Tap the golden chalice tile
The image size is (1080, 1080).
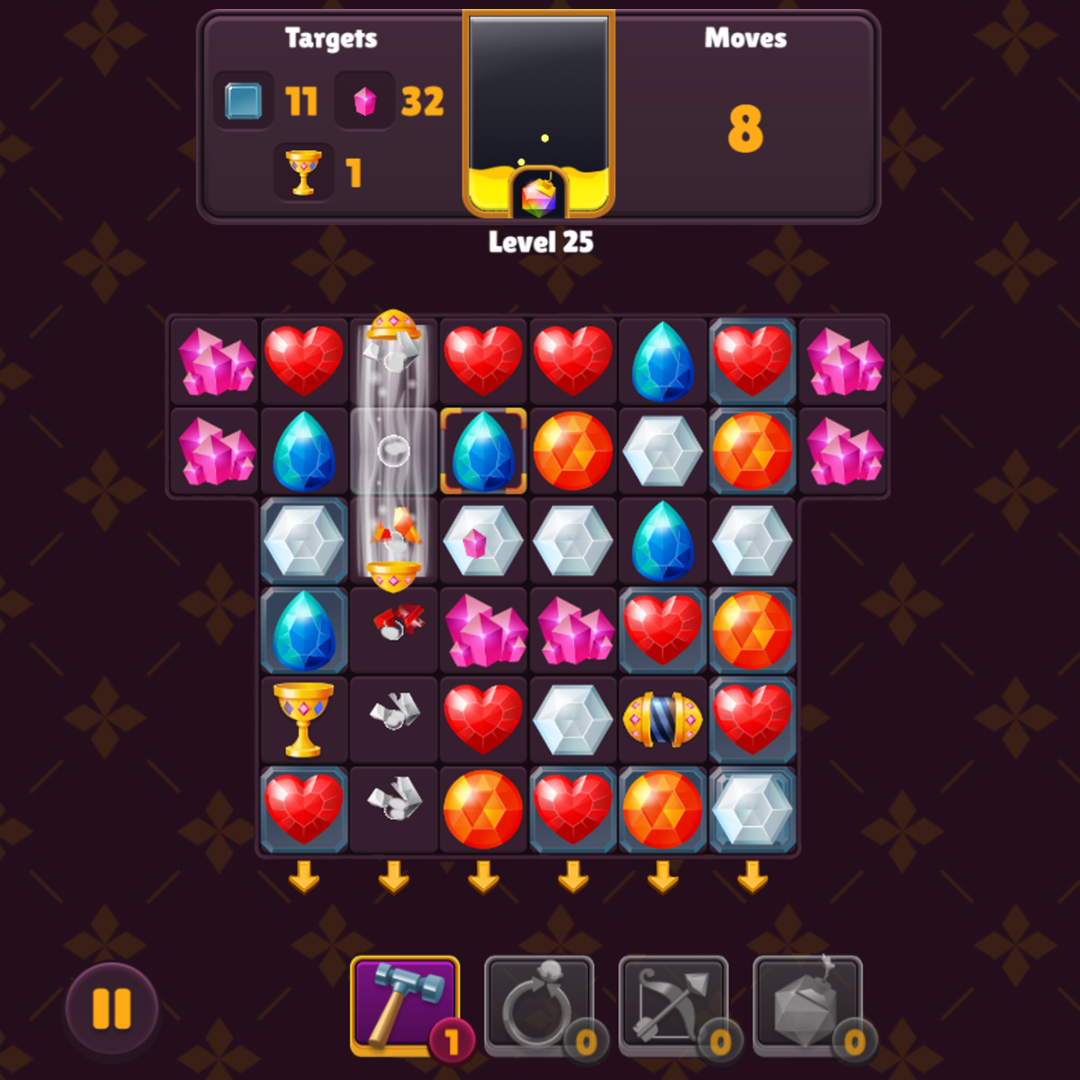point(303,719)
